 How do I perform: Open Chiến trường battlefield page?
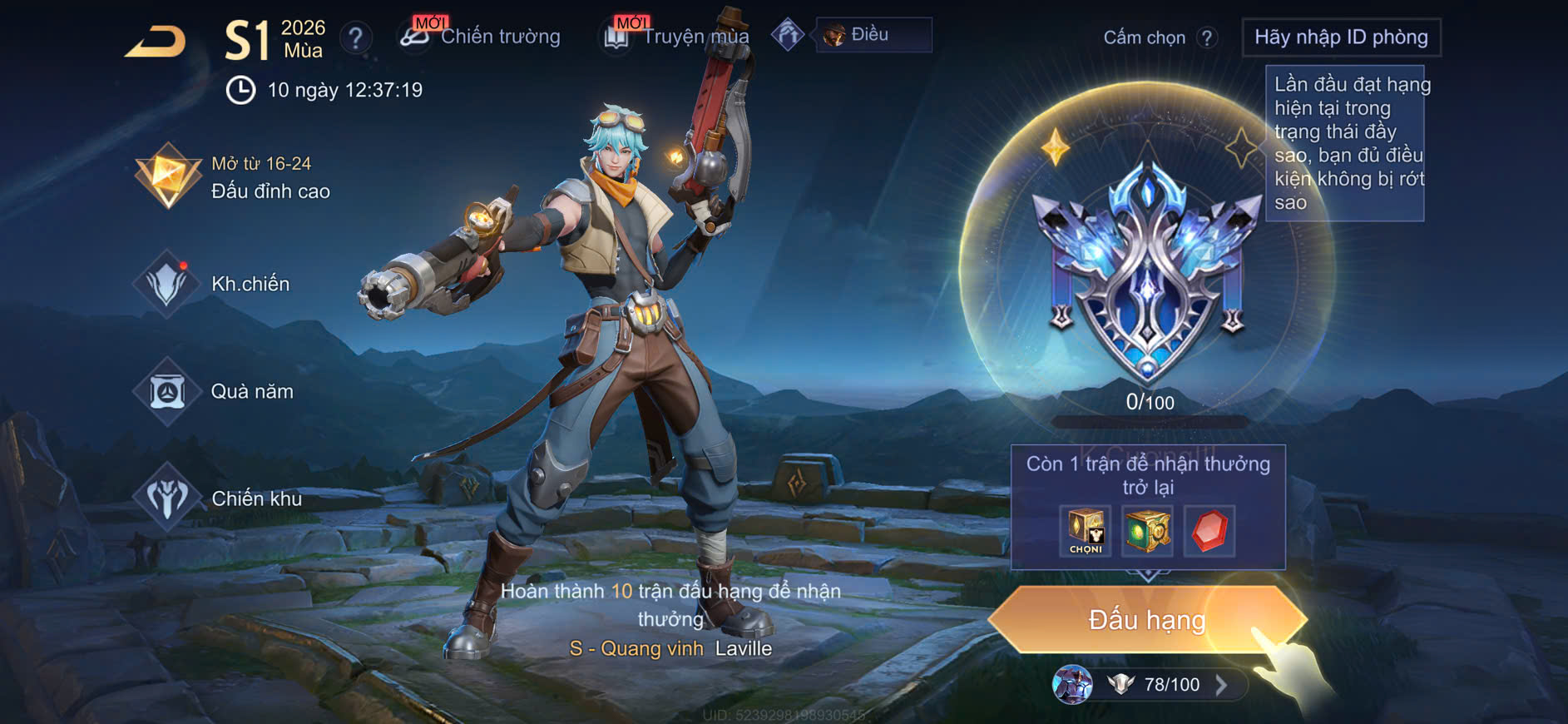coord(480,37)
